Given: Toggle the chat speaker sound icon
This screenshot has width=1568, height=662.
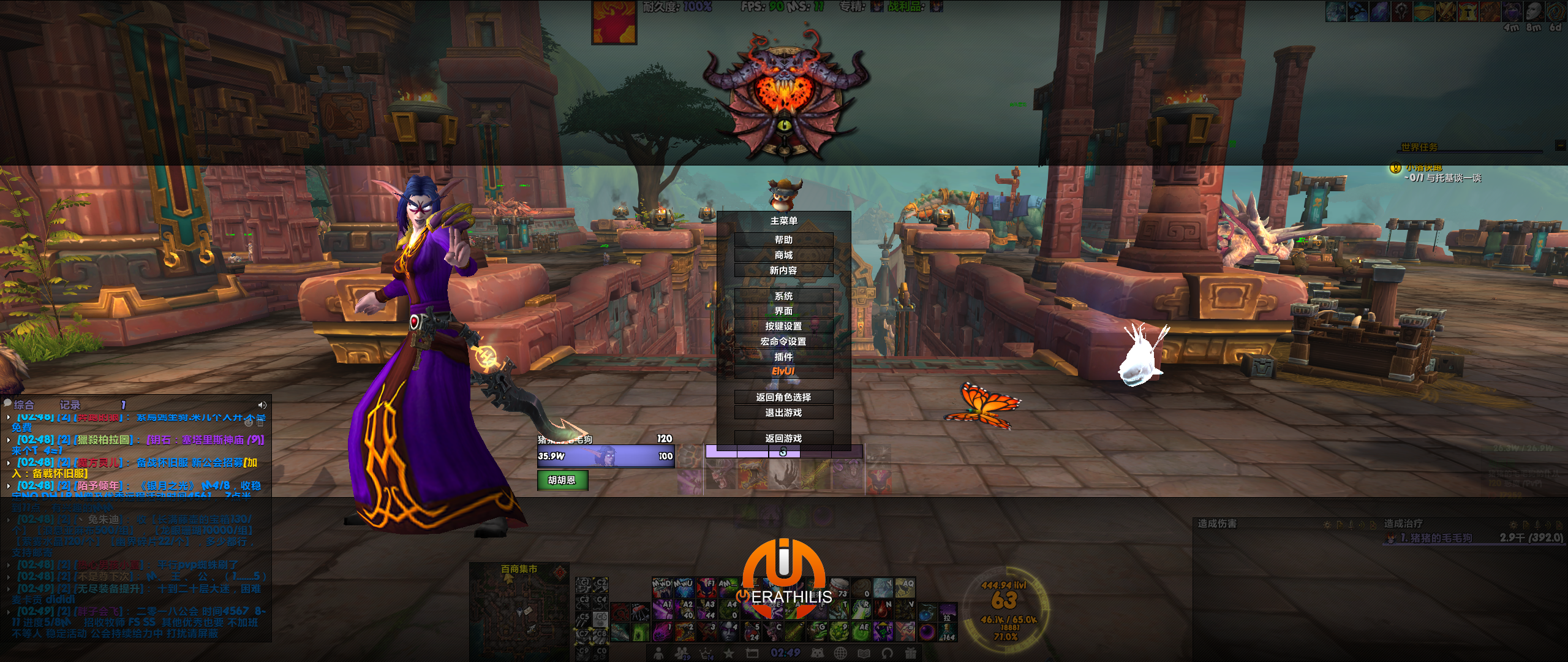Looking at the screenshot, I should click(262, 404).
